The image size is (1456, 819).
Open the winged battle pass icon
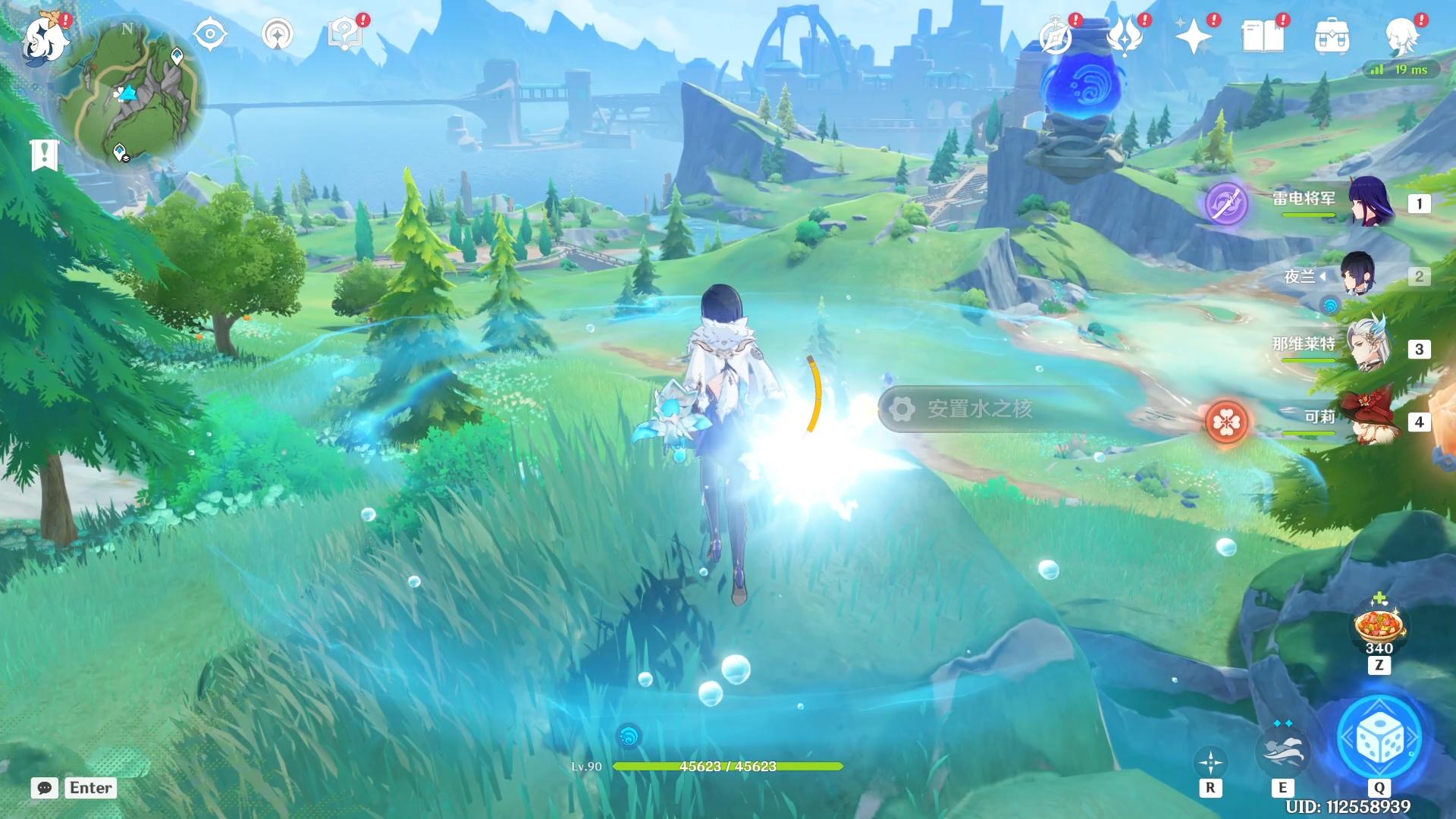pyautogui.click(x=1125, y=36)
